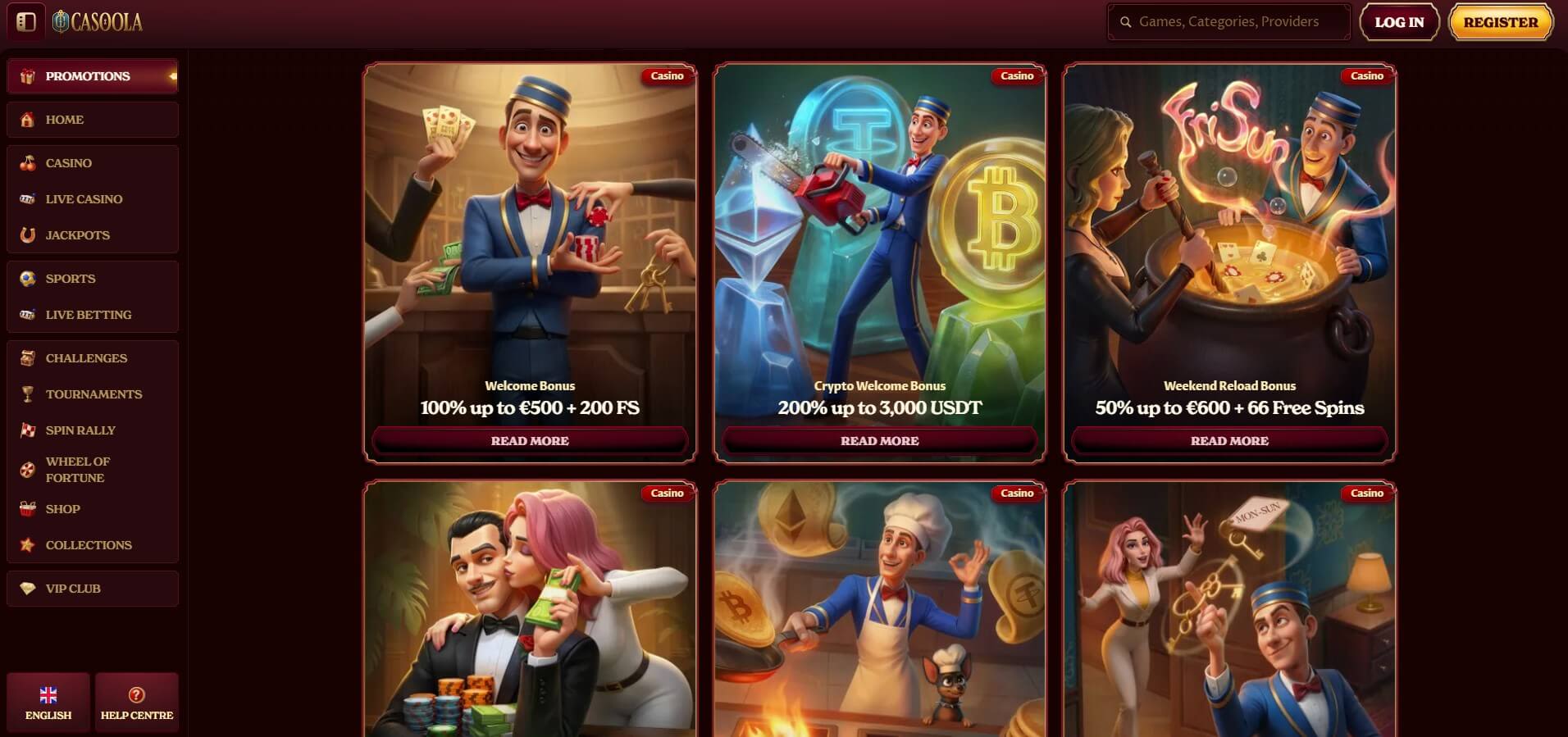Screen dimensions: 1568x737
Task: Select Spin Rally from the sidebar
Action: 80,430
